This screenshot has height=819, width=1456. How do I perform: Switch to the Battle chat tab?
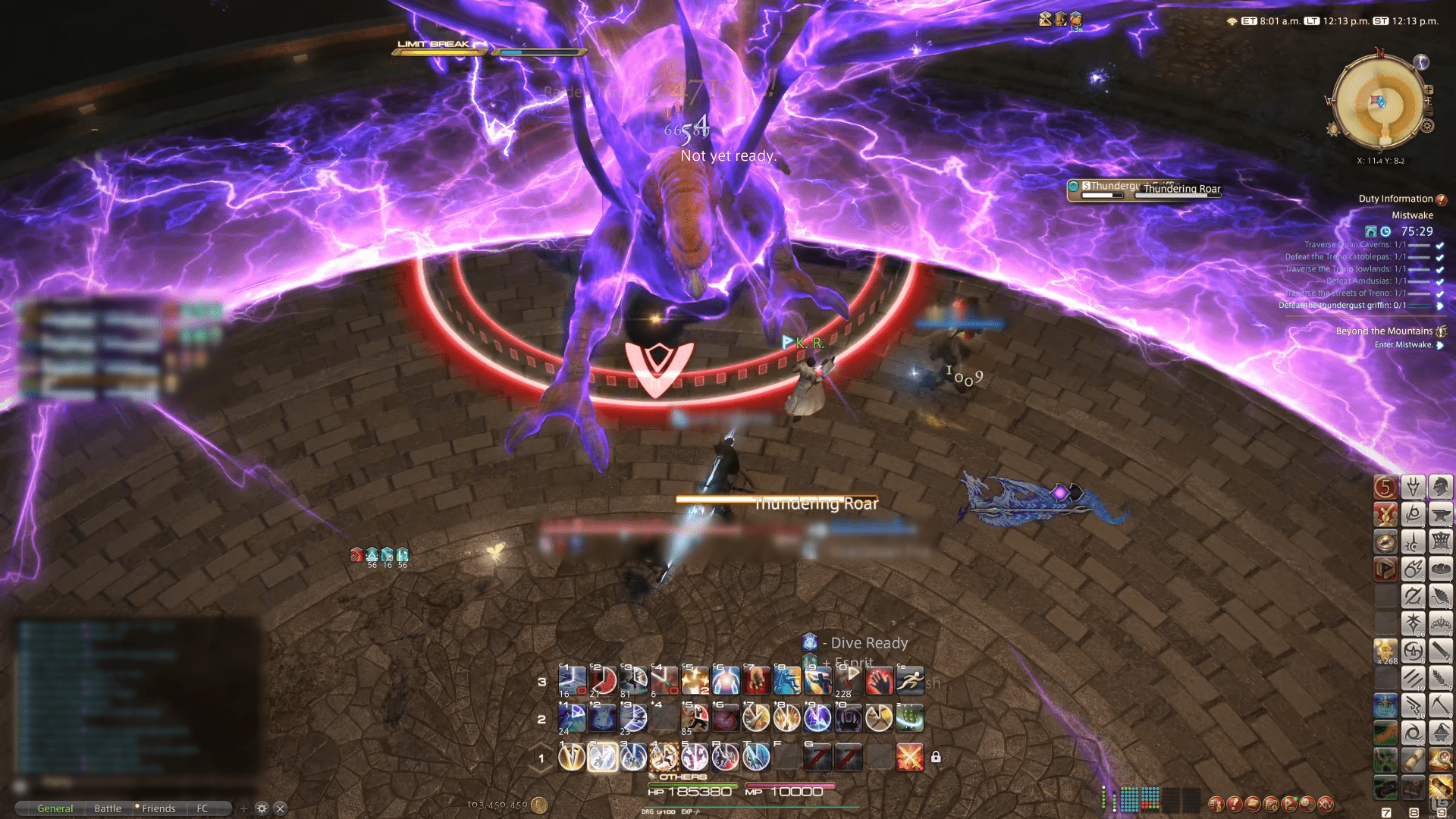click(x=108, y=808)
